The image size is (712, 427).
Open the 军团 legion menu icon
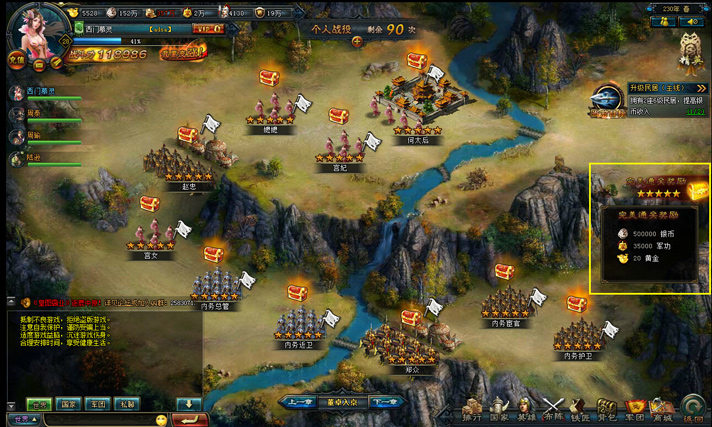(634, 409)
